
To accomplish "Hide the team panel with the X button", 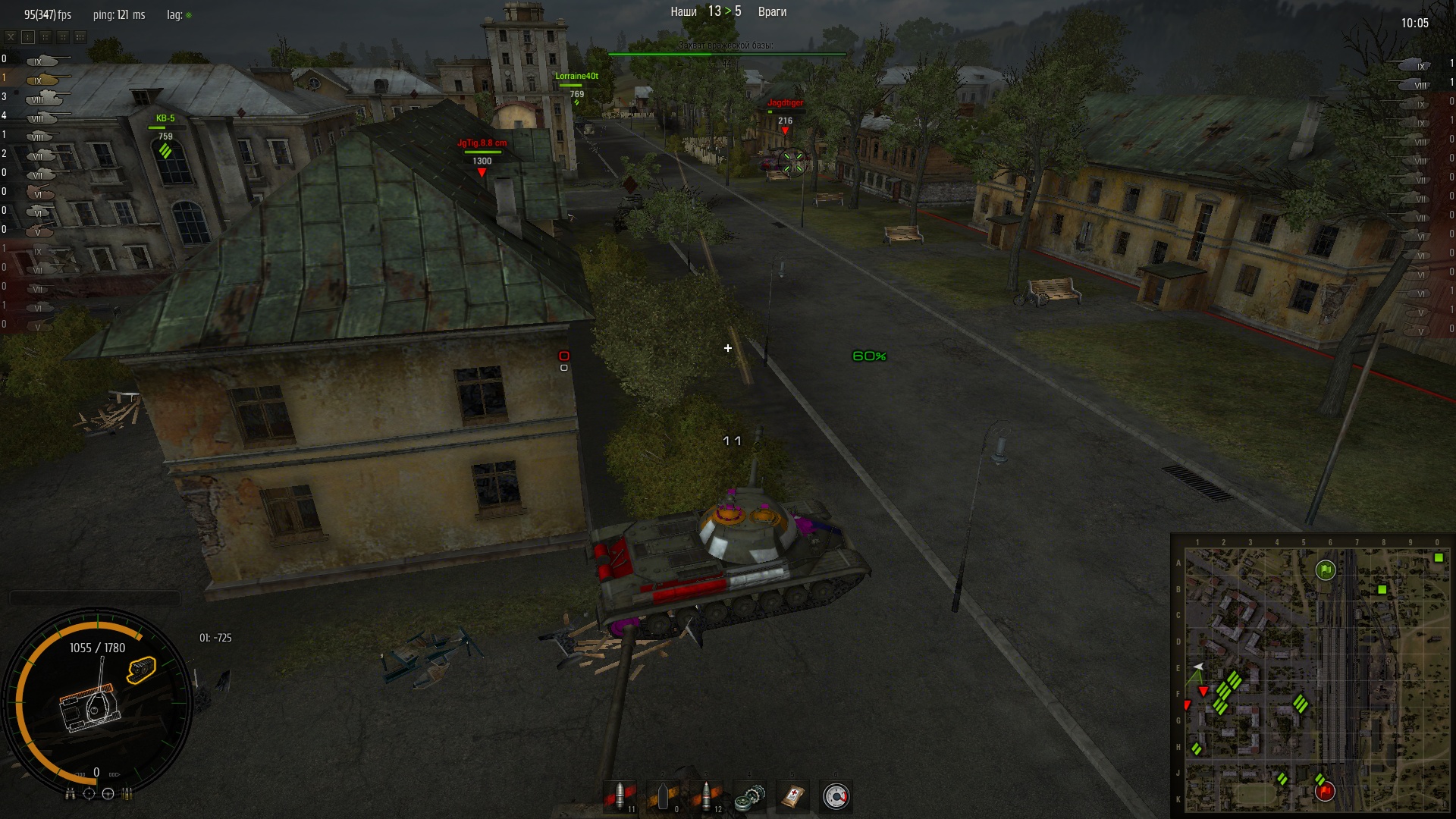I will point(11,36).
